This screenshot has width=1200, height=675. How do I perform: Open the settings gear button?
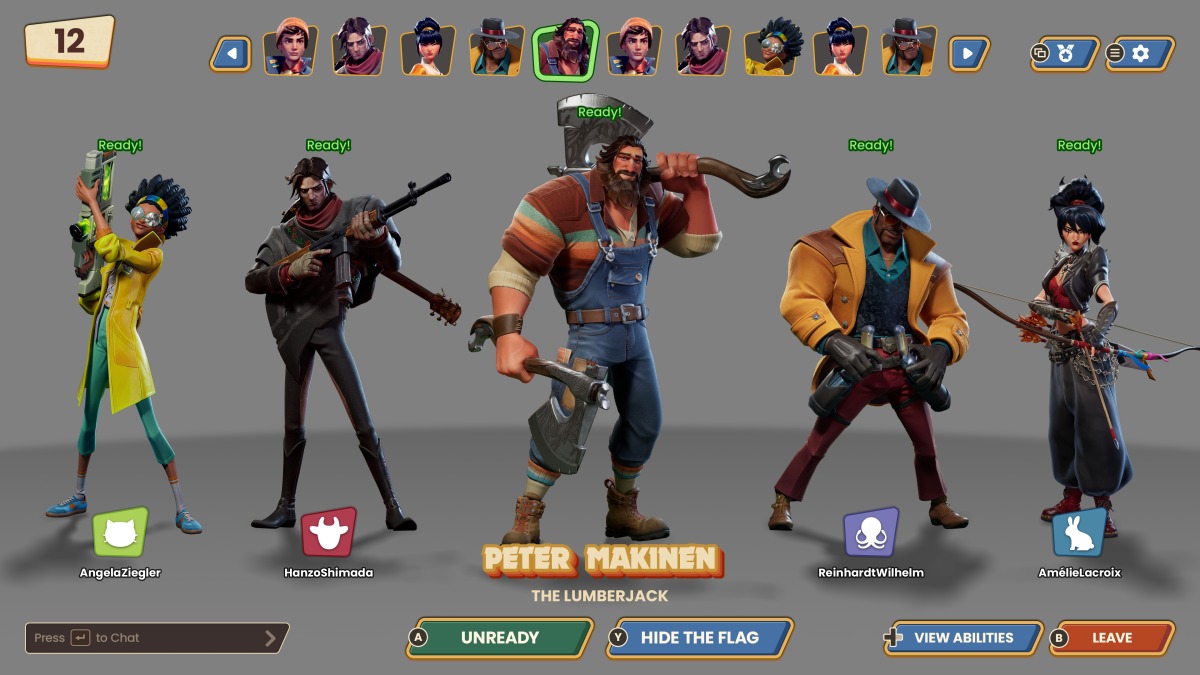pyautogui.click(x=1139, y=53)
